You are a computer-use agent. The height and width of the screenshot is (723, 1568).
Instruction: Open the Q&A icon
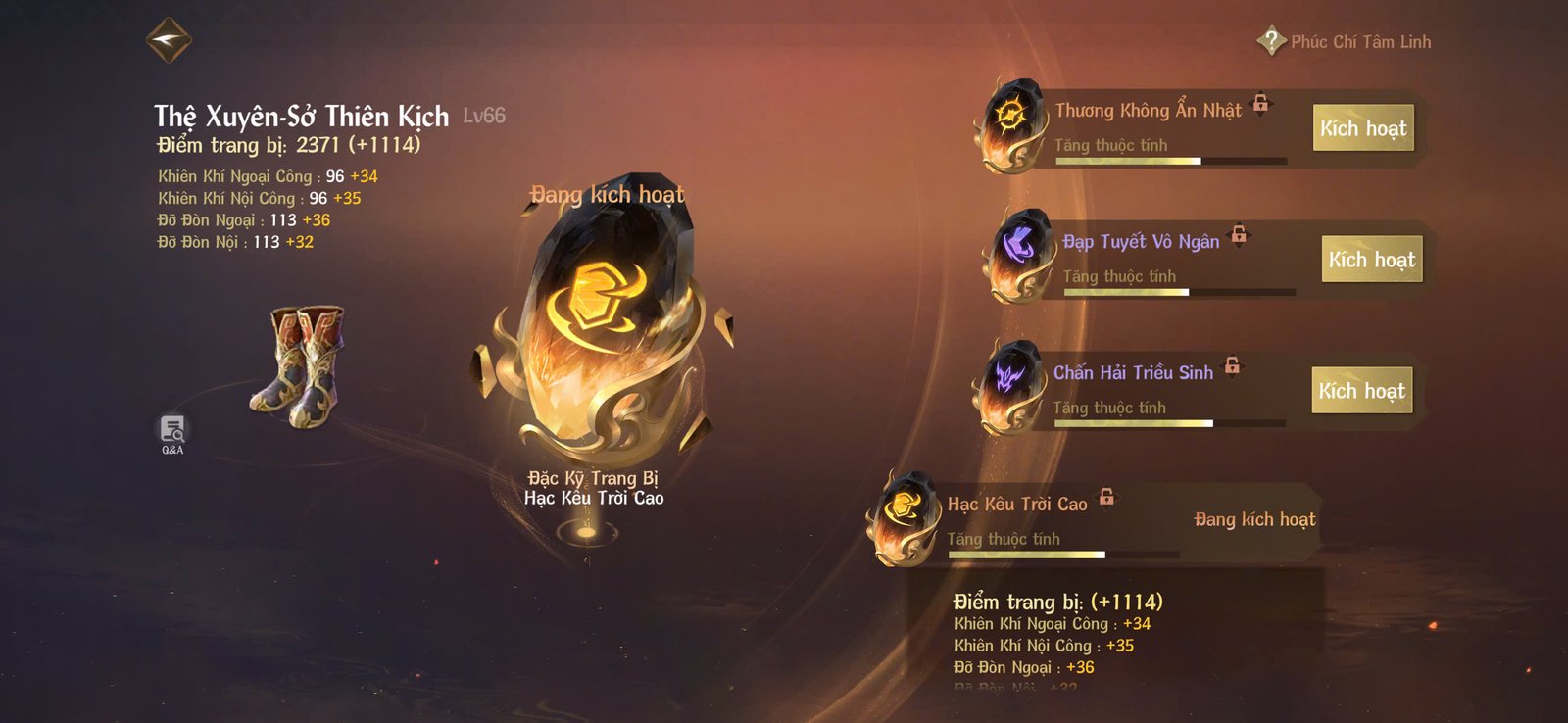[x=172, y=432]
